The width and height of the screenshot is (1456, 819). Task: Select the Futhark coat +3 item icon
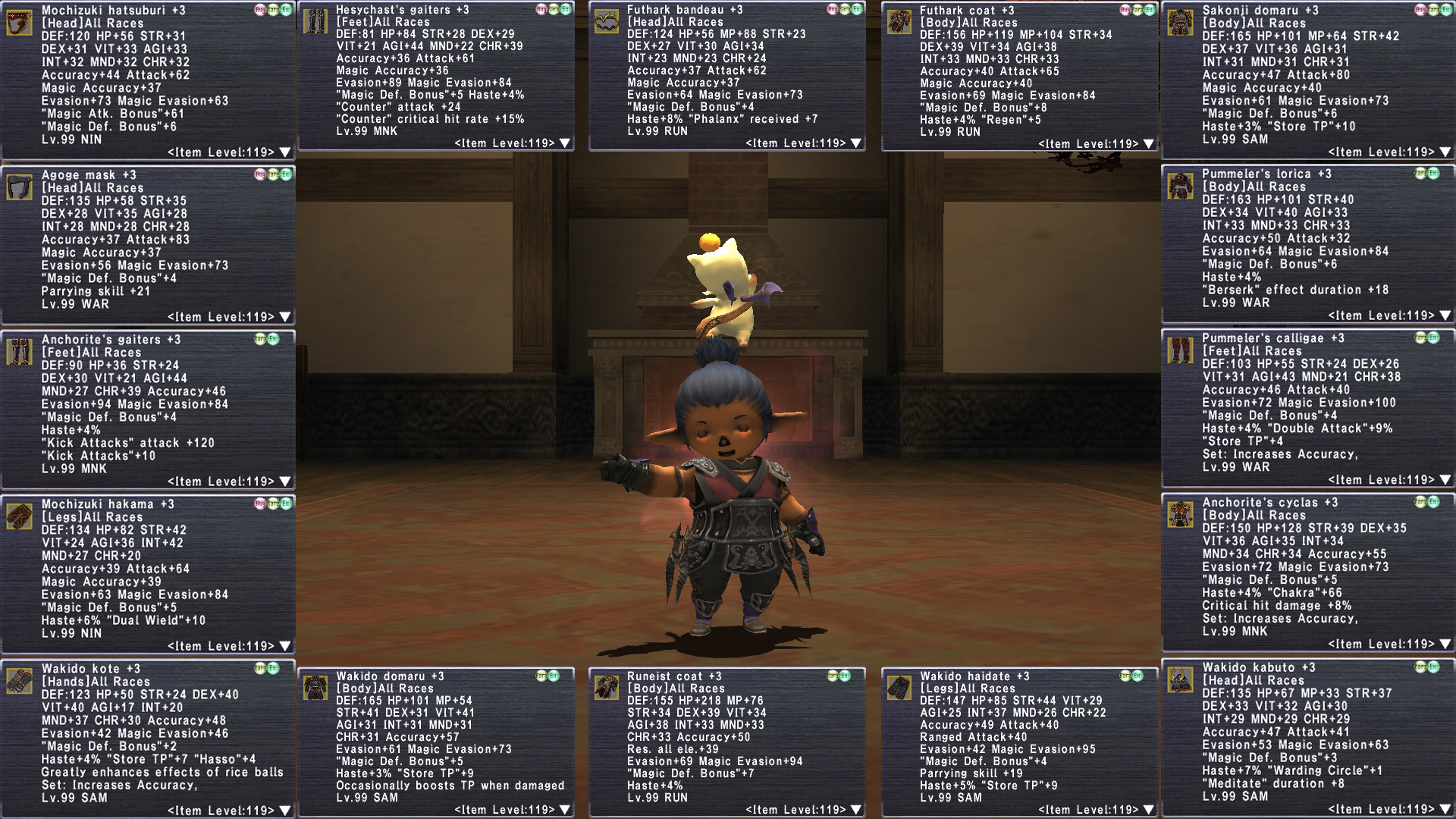pos(899,21)
